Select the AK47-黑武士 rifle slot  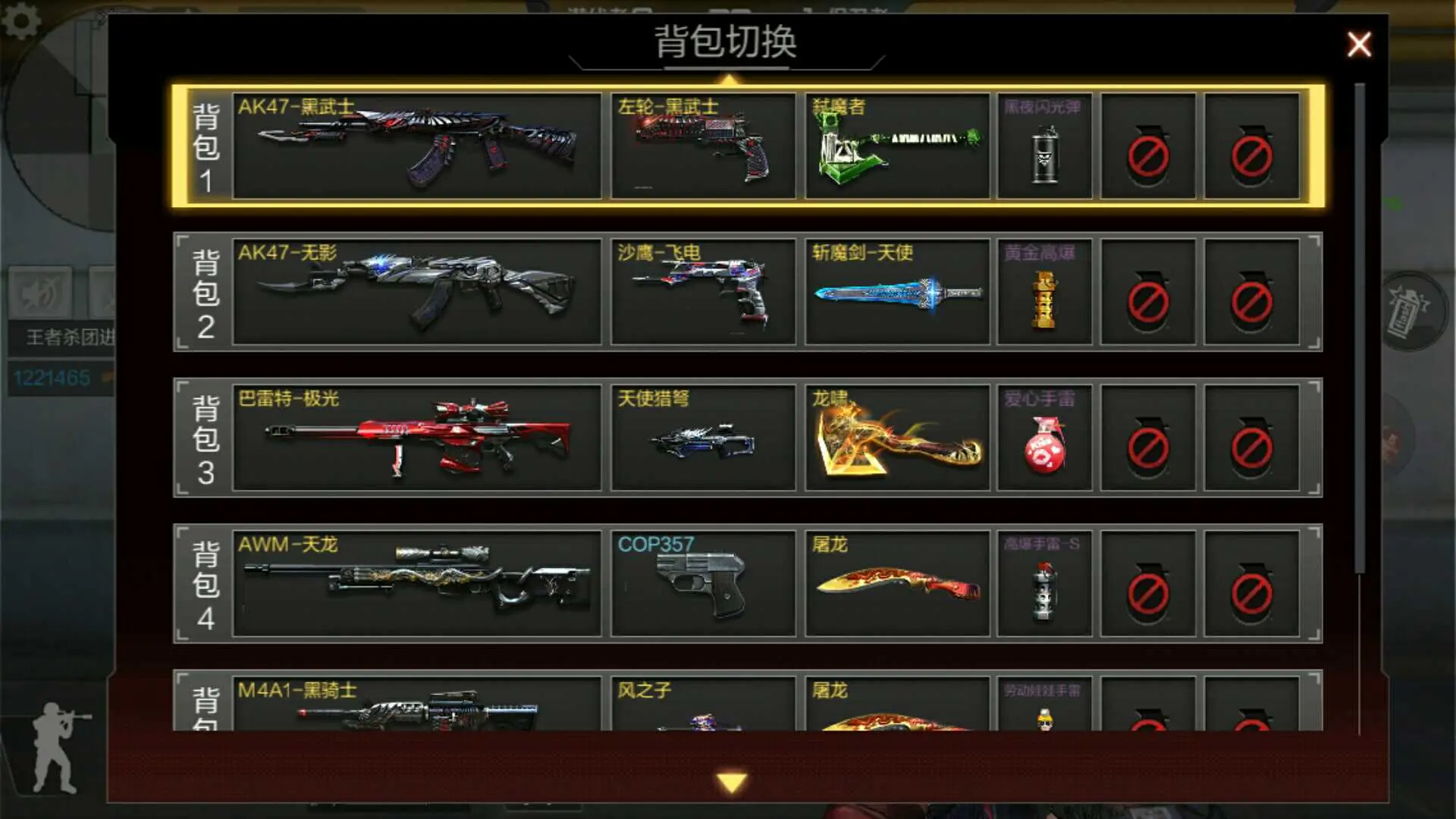417,146
